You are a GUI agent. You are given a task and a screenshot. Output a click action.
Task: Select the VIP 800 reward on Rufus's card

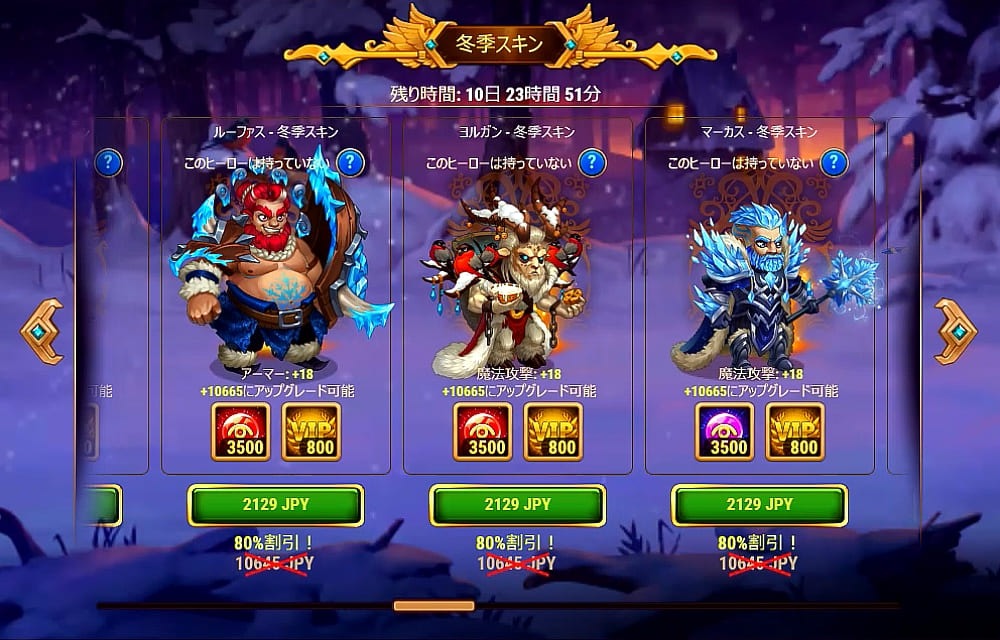pyautogui.click(x=311, y=431)
